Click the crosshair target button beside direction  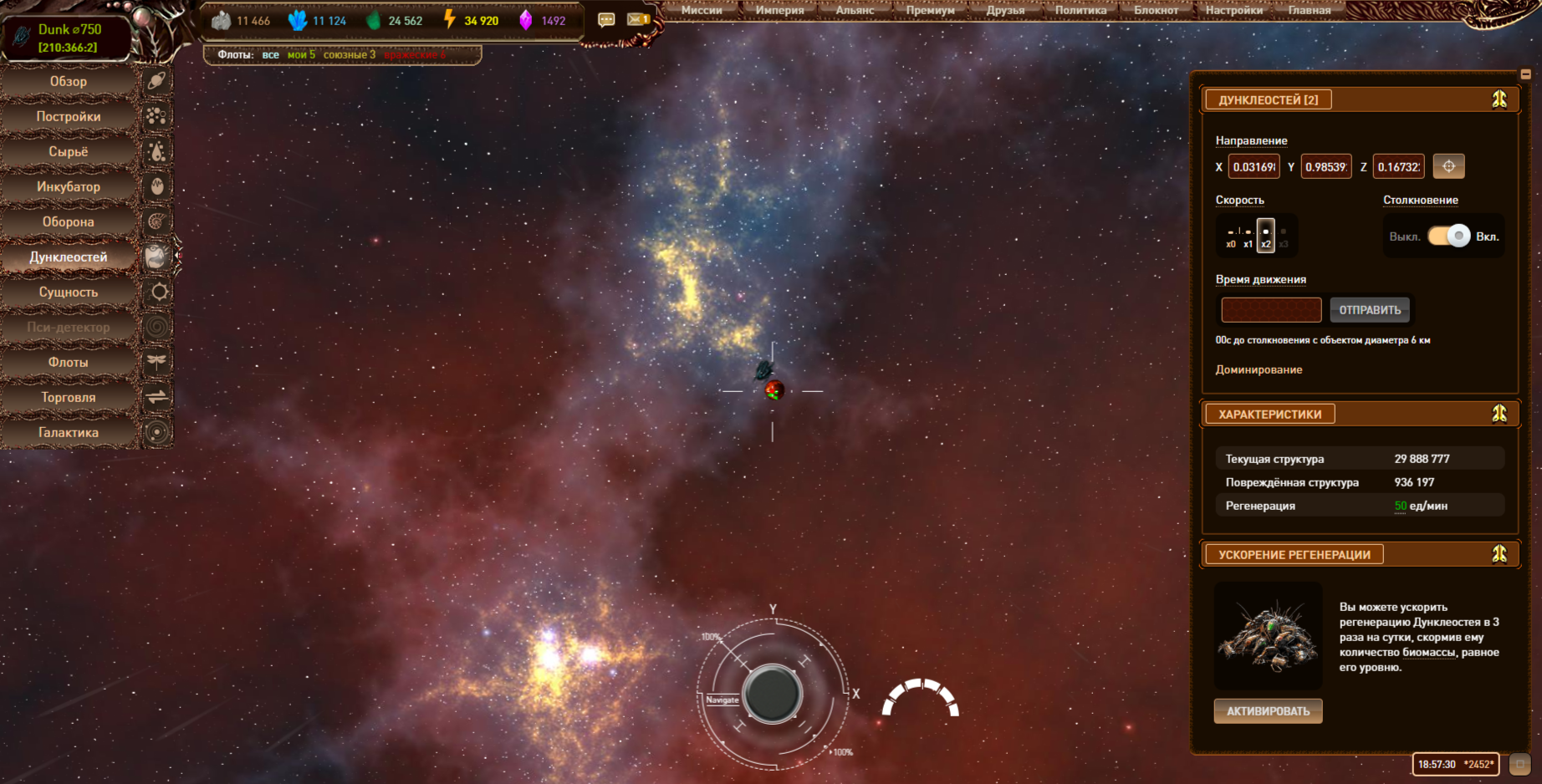point(1448,166)
